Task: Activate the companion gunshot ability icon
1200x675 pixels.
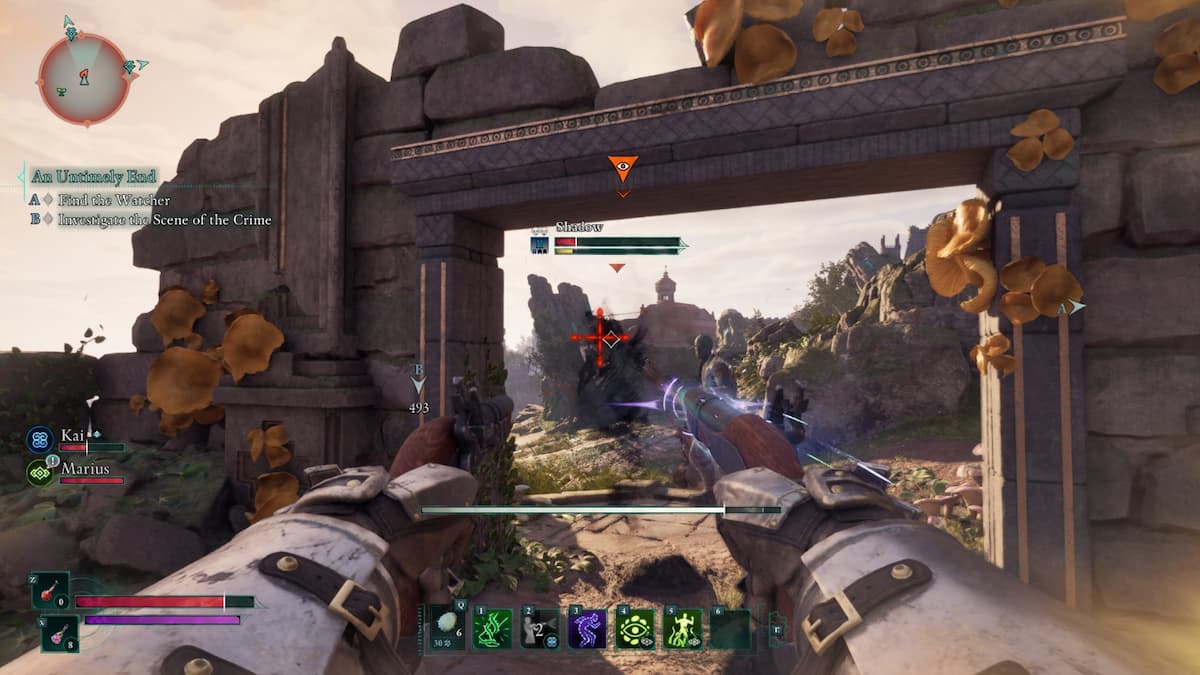Action: point(539,629)
